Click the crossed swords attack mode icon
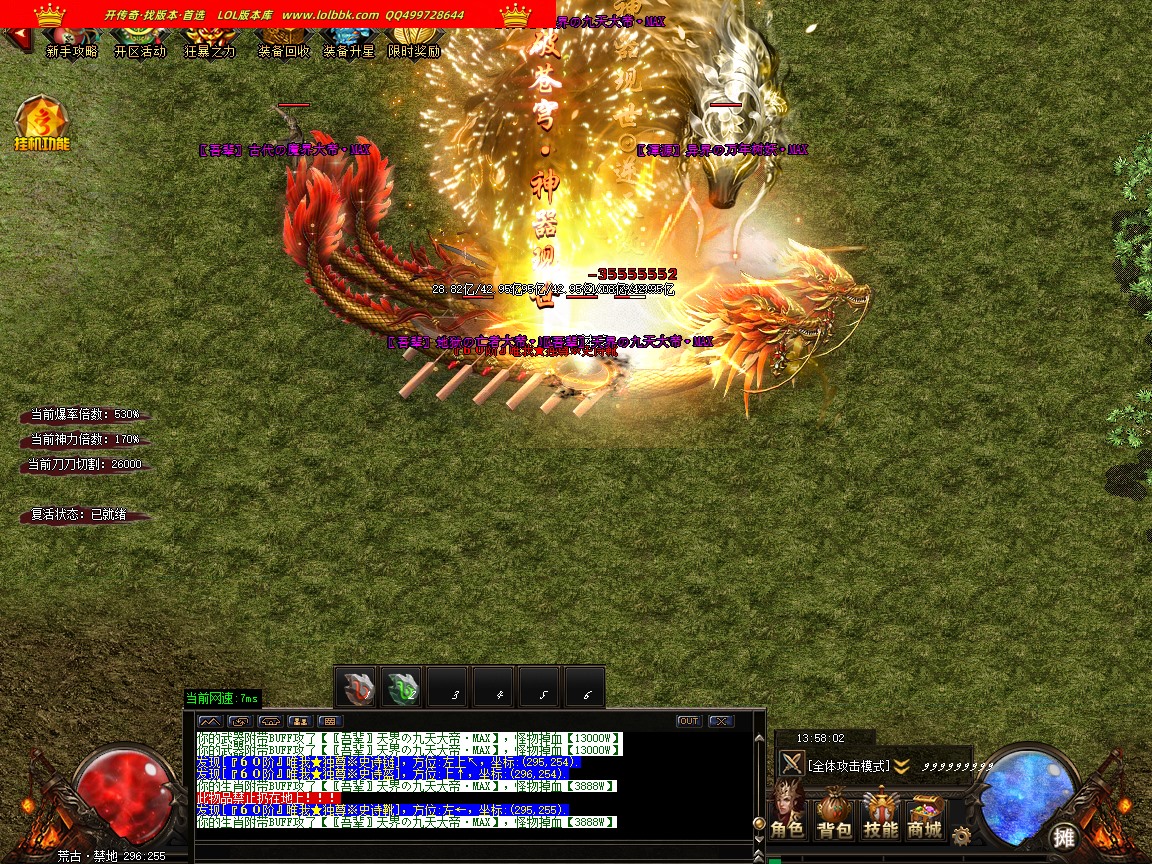Viewport: 1152px width, 864px height. tap(792, 764)
